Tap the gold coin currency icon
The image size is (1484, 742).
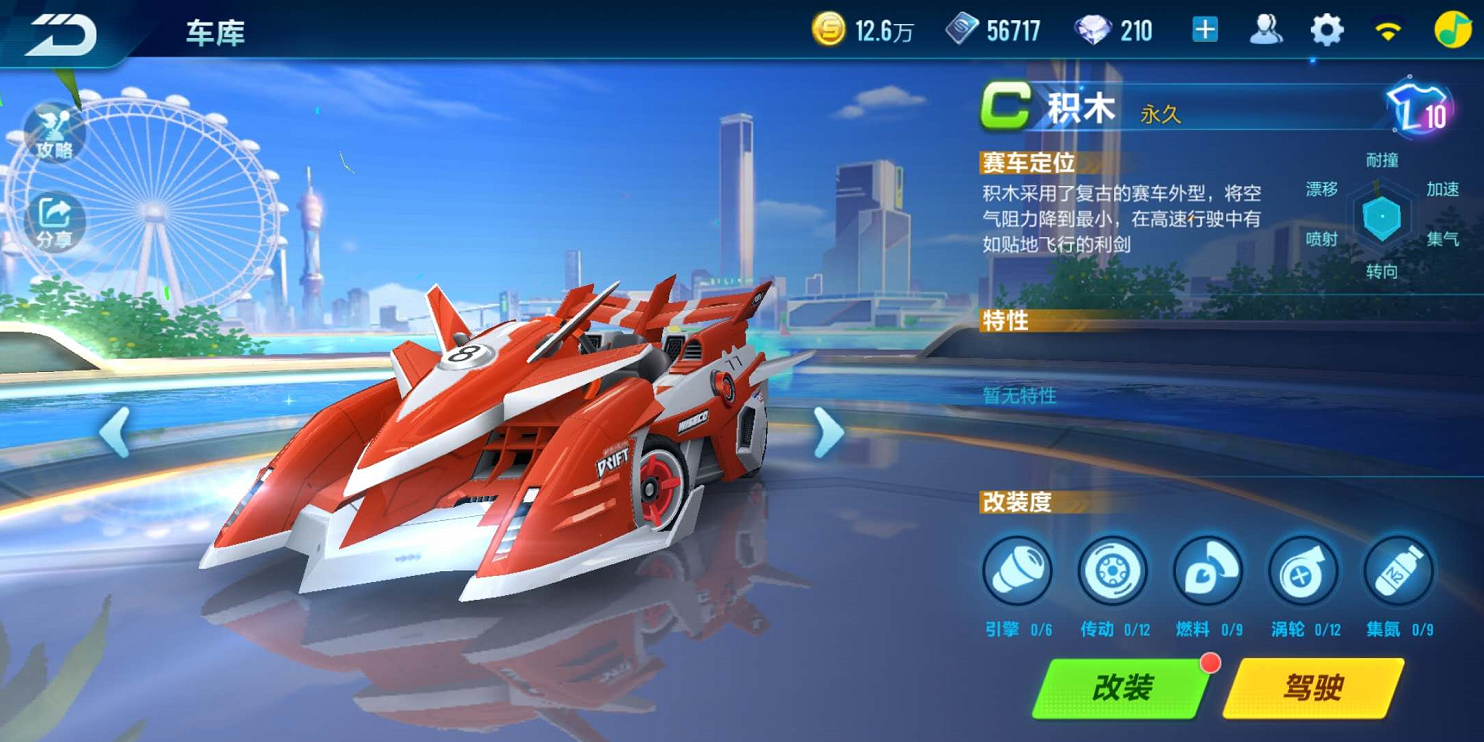pyautogui.click(x=828, y=30)
